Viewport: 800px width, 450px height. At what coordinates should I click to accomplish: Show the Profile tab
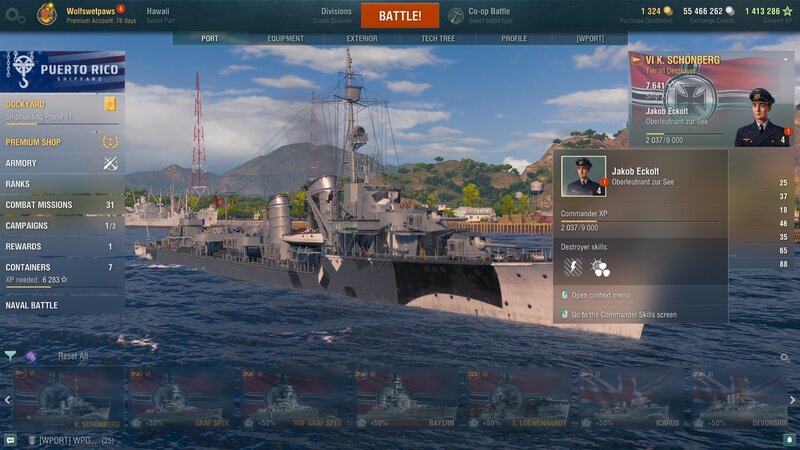pos(514,38)
